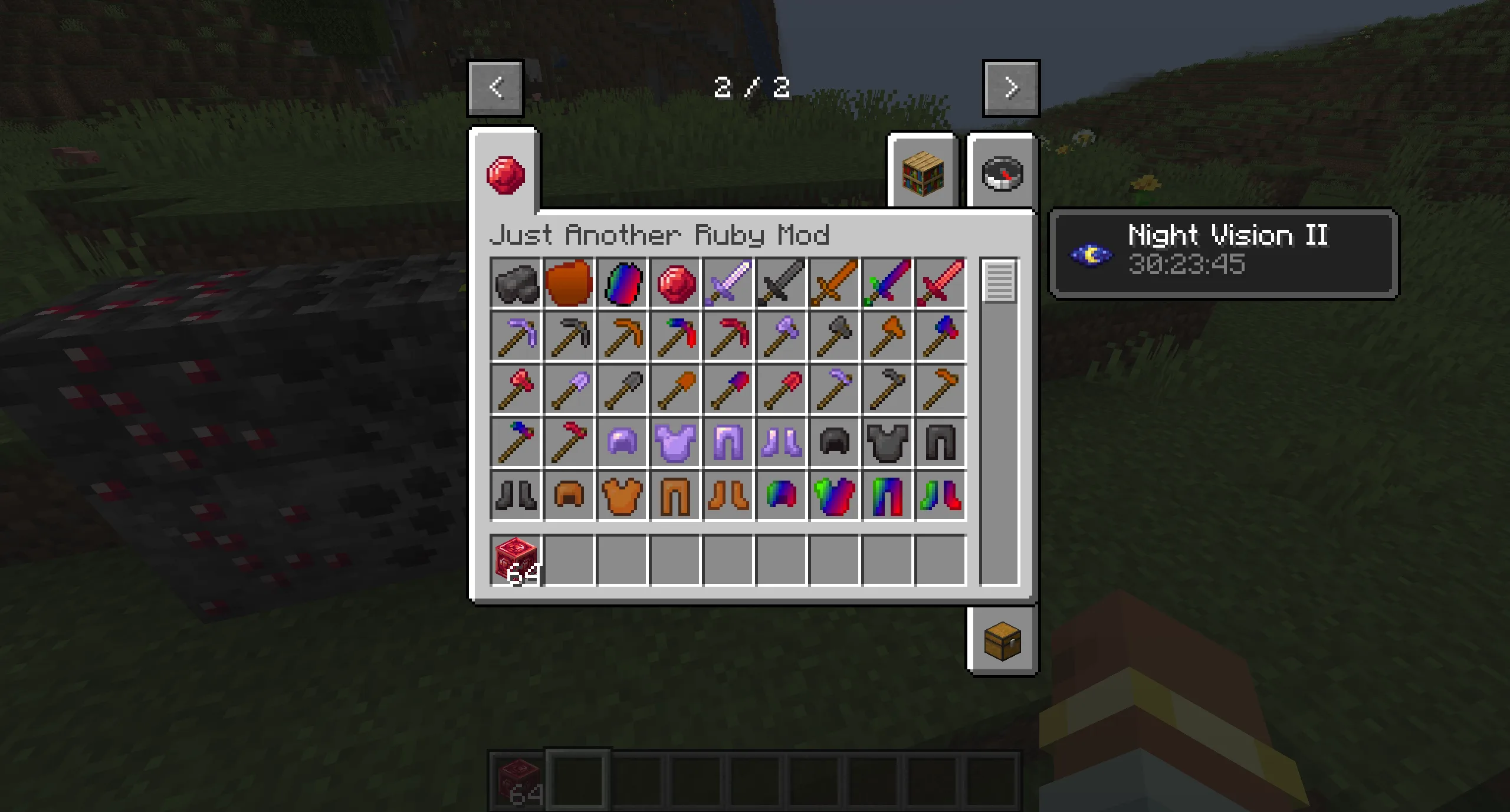Pick the purple amethyst sword
Viewport: 1510px width, 812px height.
click(x=727, y=283)
